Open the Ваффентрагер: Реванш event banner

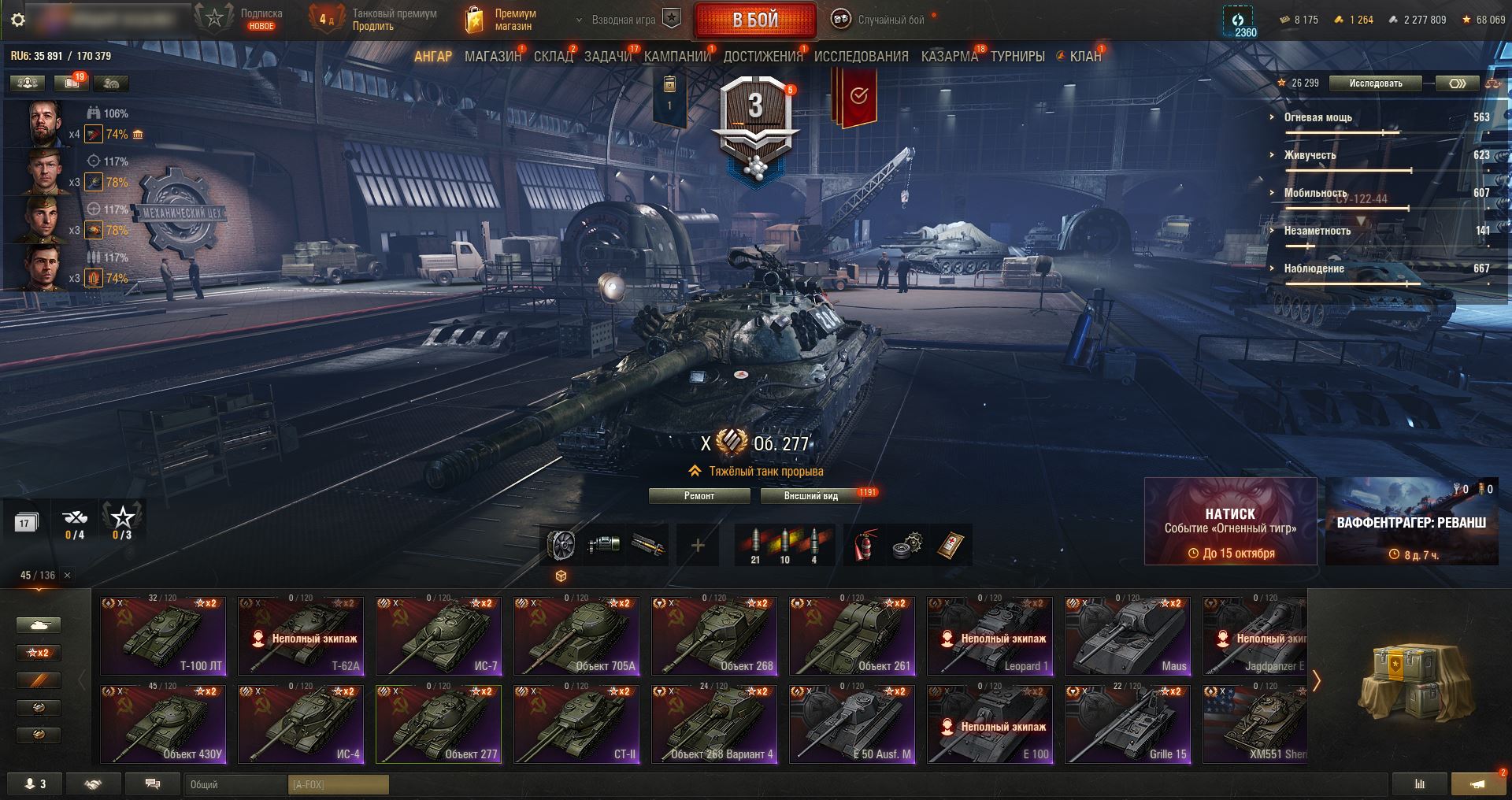[1411, 521]
